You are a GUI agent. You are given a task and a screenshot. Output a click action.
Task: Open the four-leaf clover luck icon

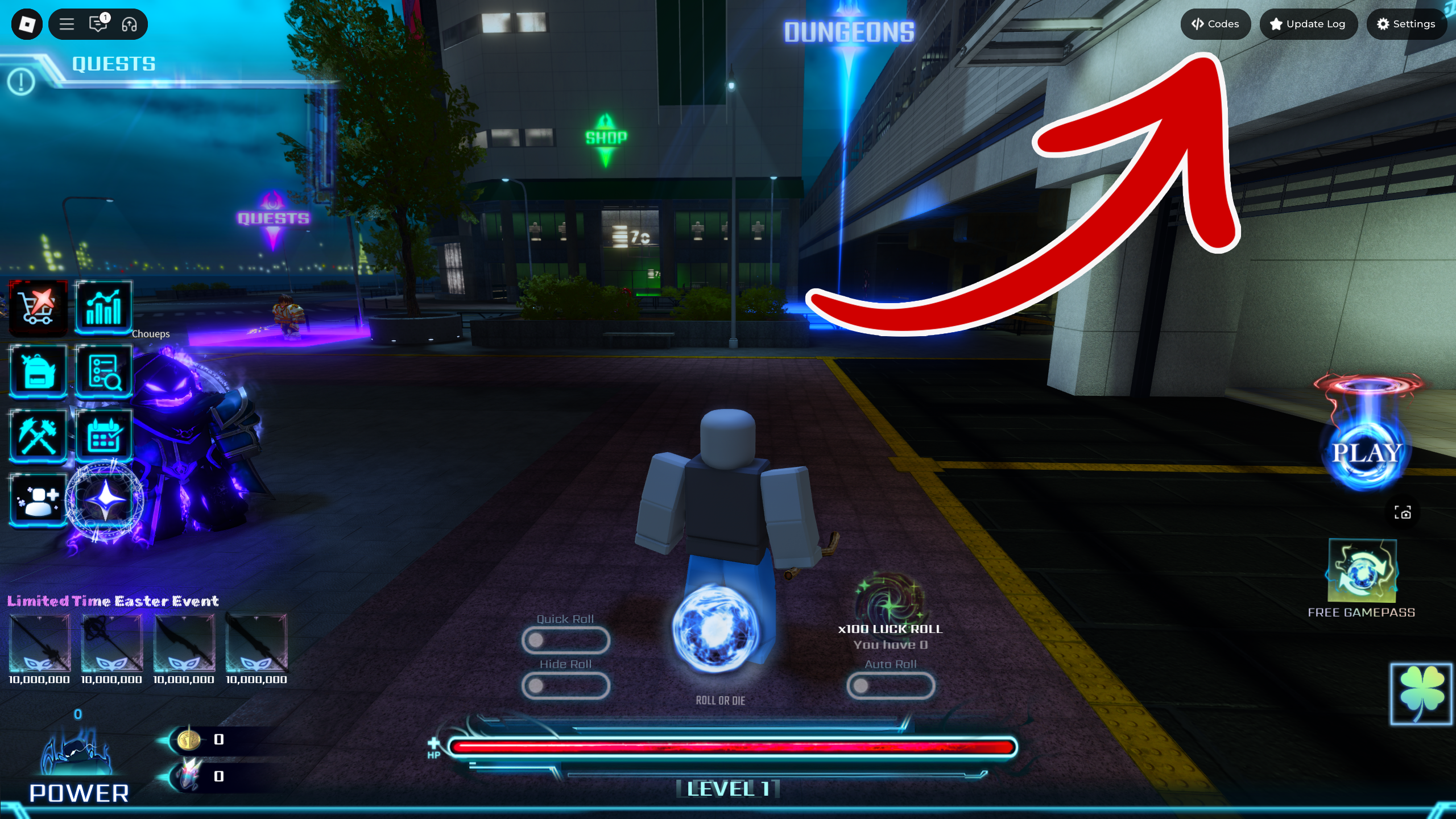click(x=1421, y=694)
